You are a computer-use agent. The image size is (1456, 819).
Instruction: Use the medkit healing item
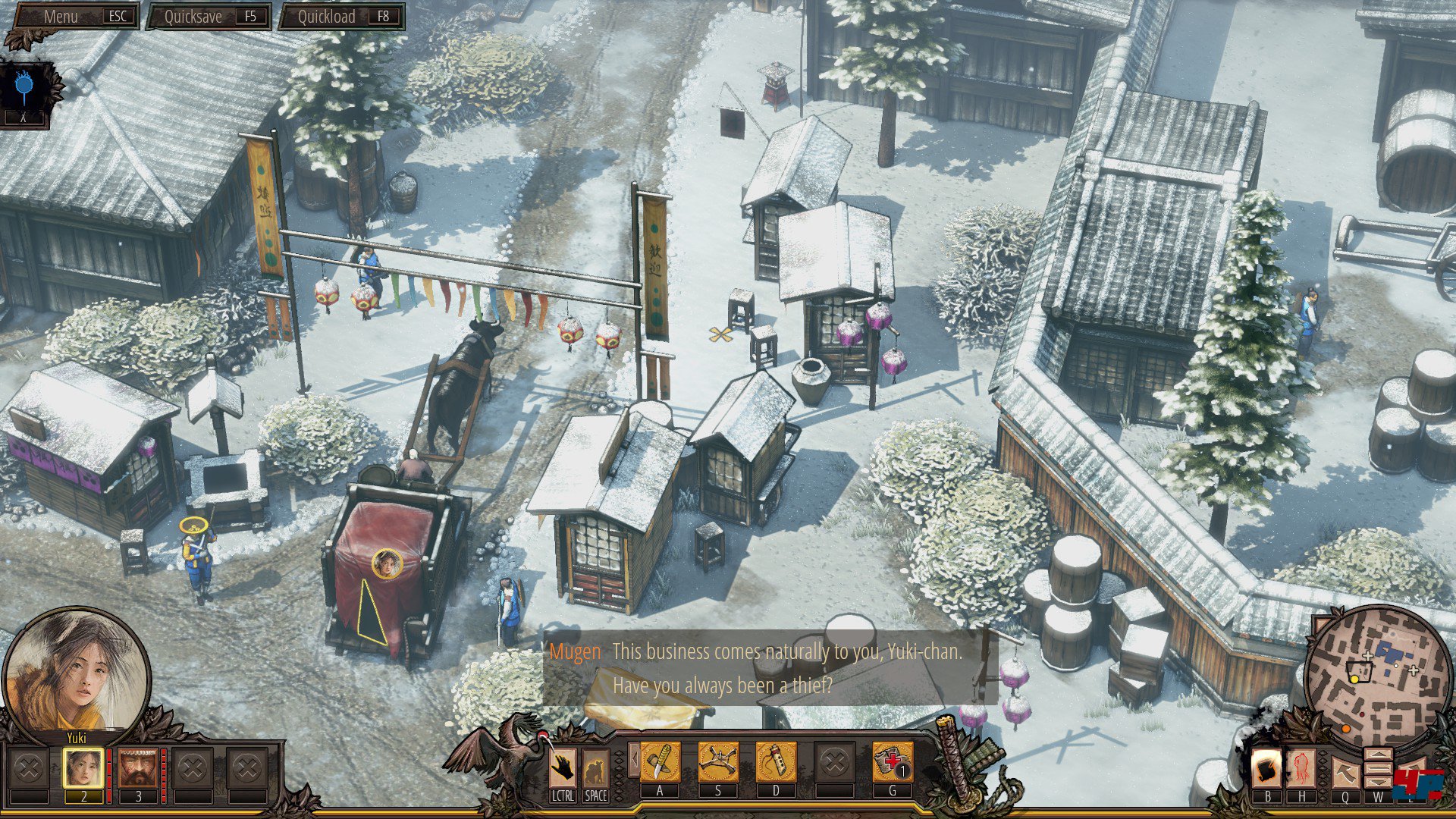[x=893, y=762]
